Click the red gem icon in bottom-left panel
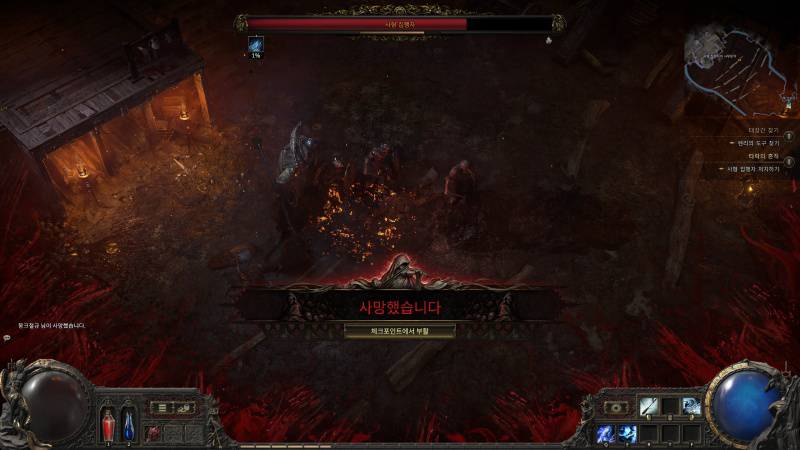 153,433
